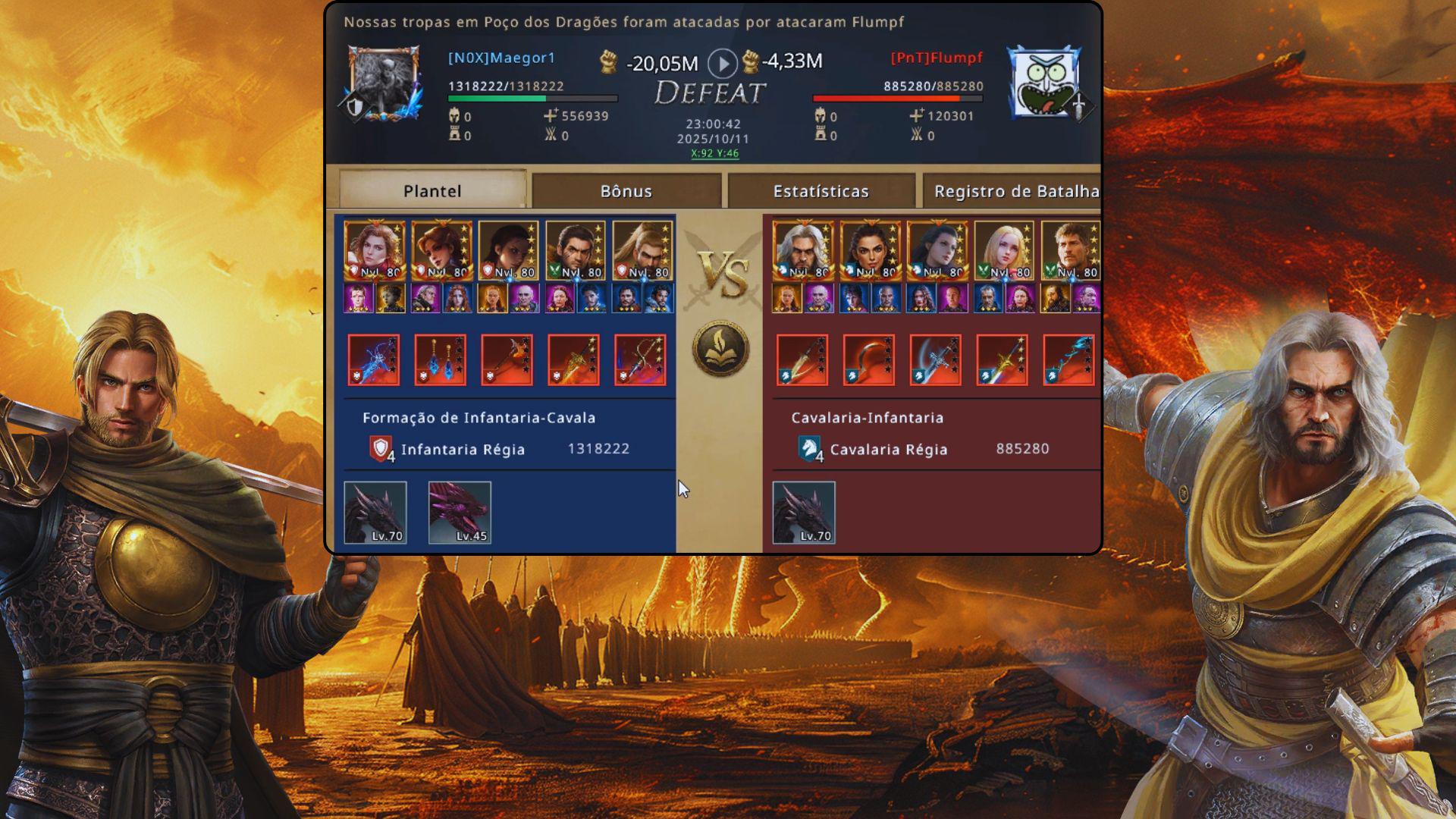Click the golden book emblem below VS
Image resolution: width=1456 pixels, height=819 pixels.
coord(720,348)
